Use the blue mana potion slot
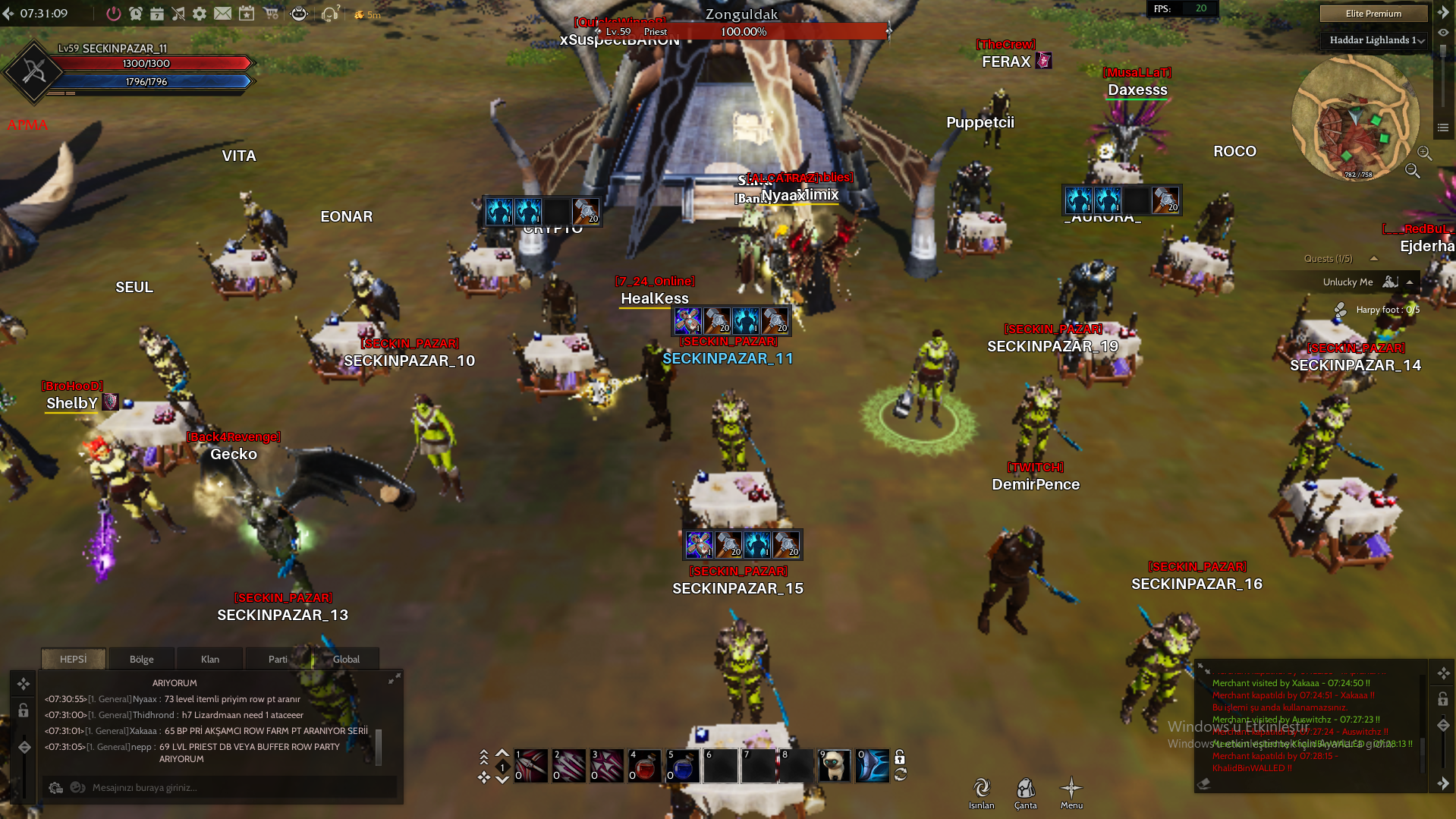This screenshot has width=1456, height=819. click(682, 766)
